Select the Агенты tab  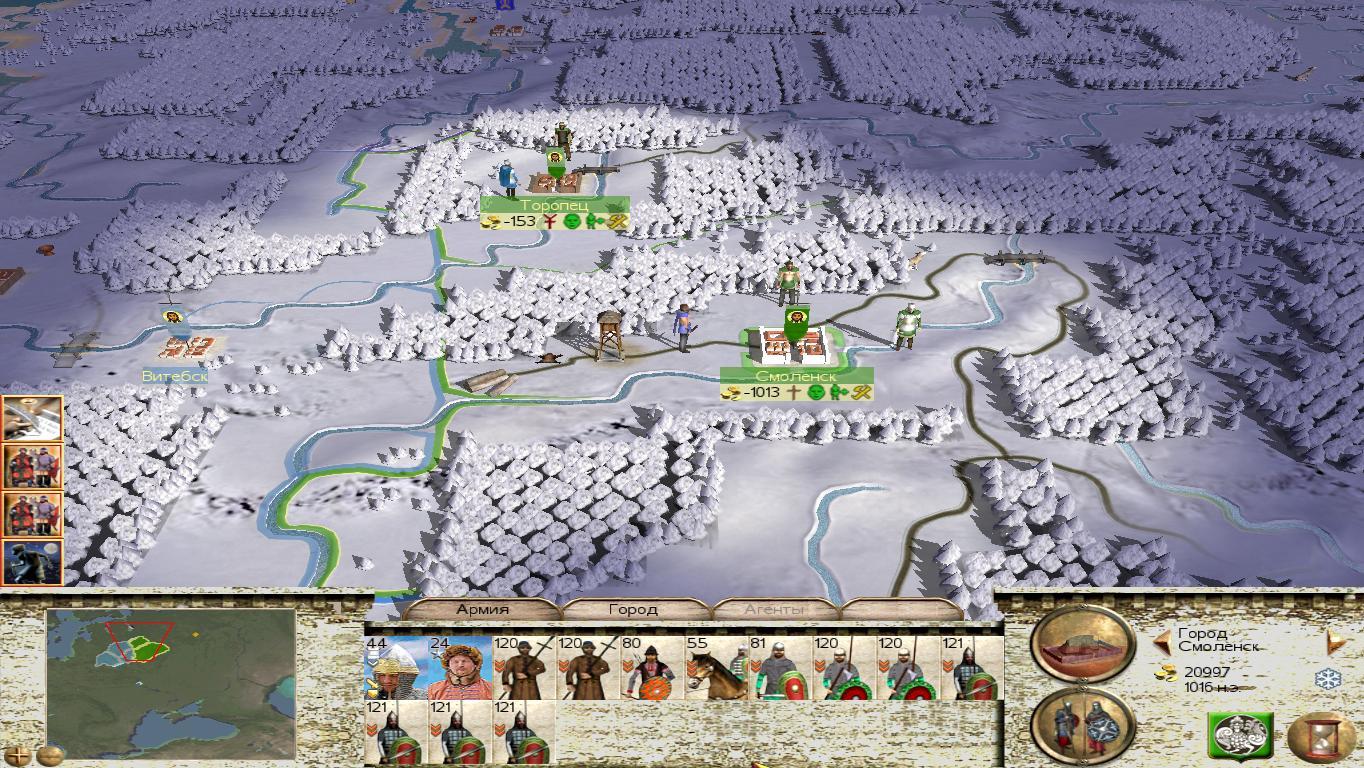pos(775,609)
